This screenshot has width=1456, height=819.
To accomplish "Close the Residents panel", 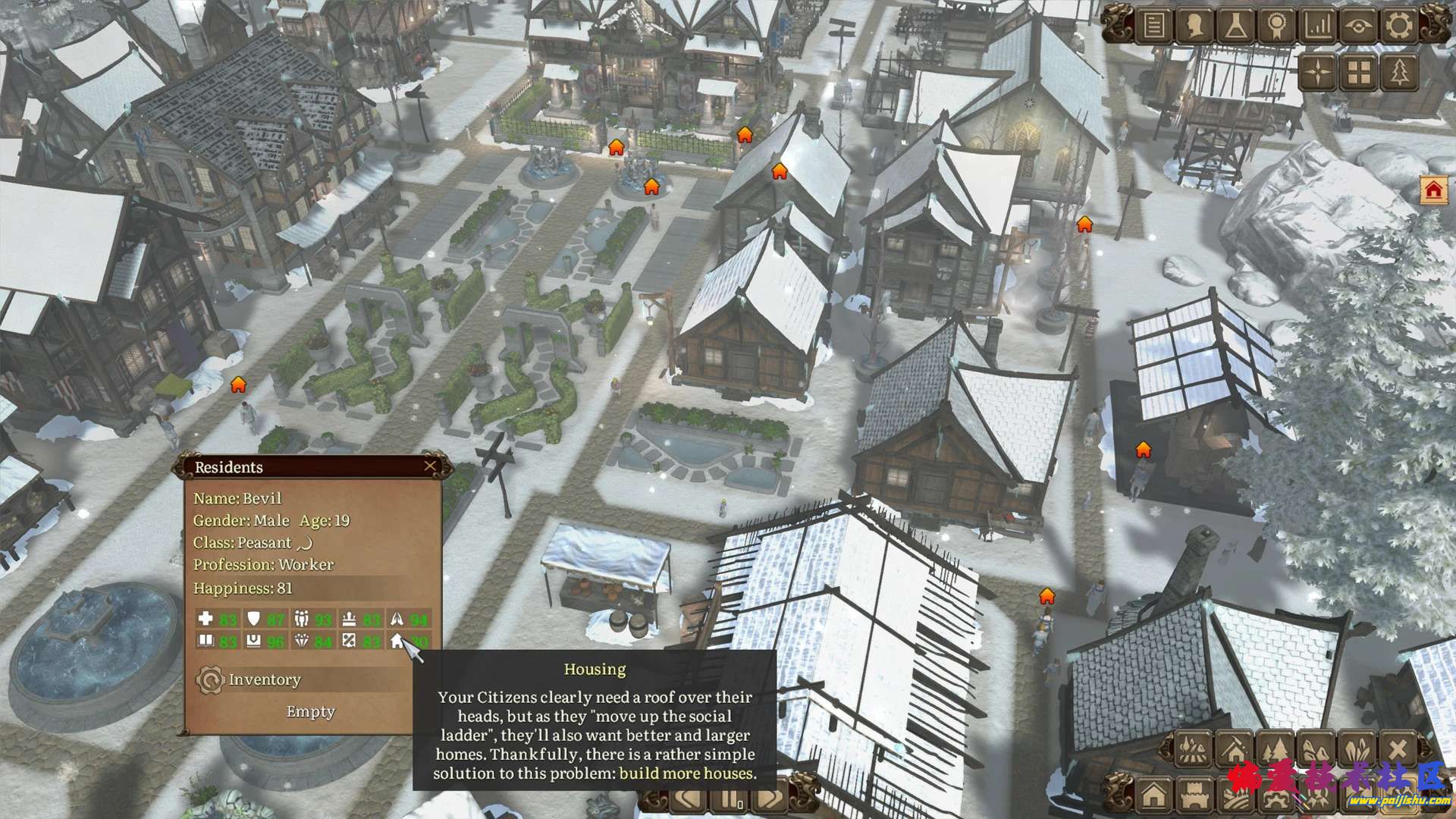I will (430, 466).
